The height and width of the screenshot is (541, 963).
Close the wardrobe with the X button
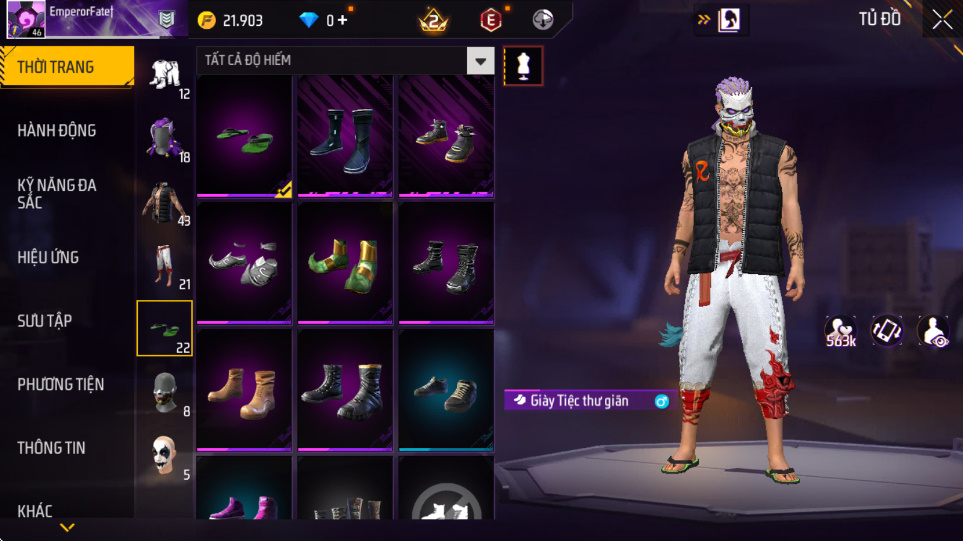click(941, 20)
